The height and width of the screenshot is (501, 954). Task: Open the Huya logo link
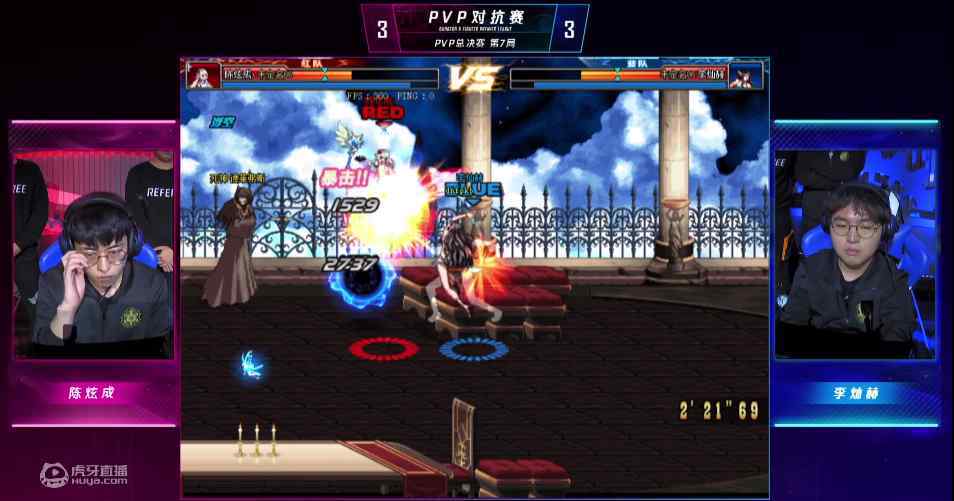coord(85,472)
